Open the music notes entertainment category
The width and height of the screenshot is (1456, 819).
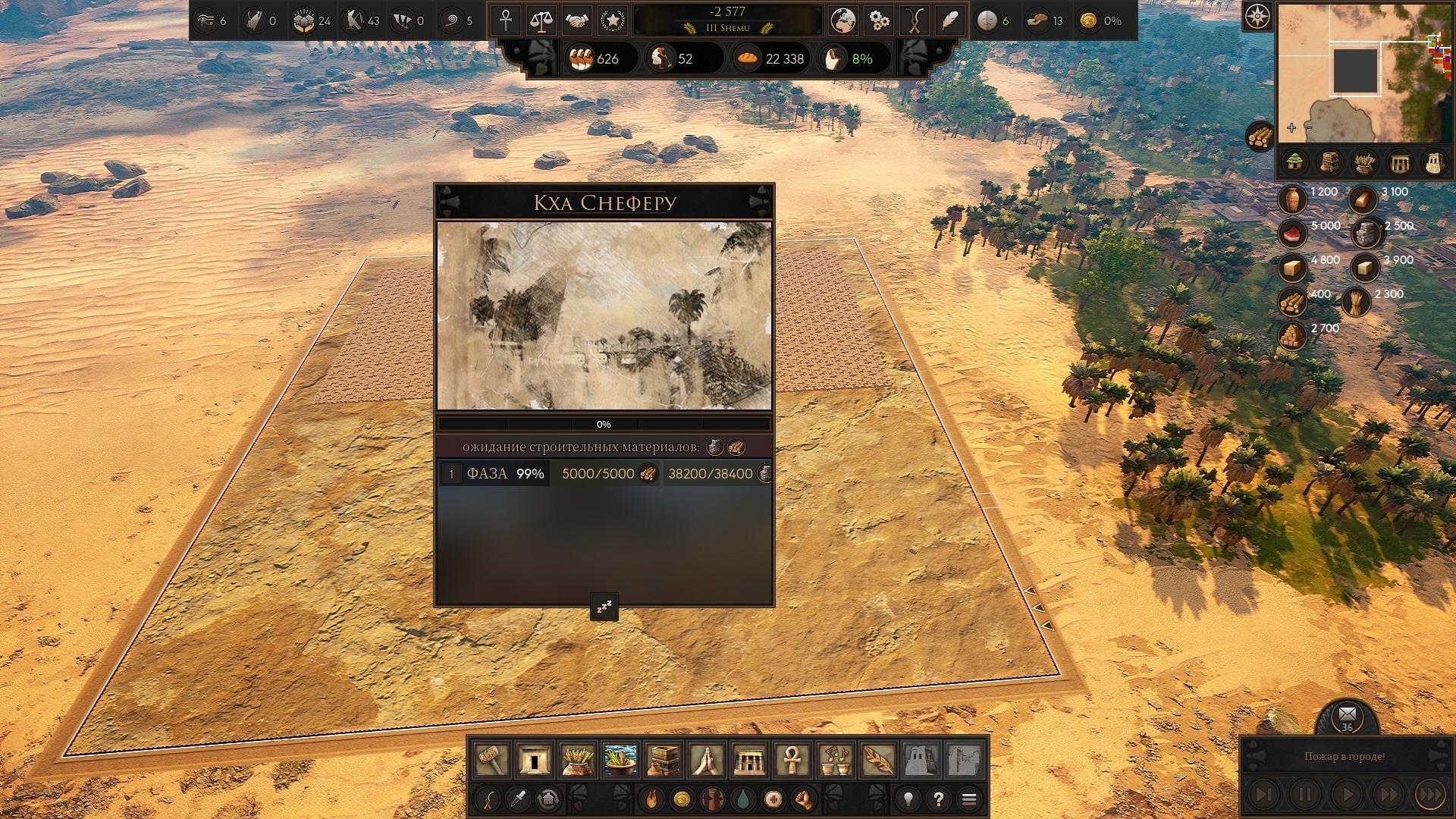point(835,759)
